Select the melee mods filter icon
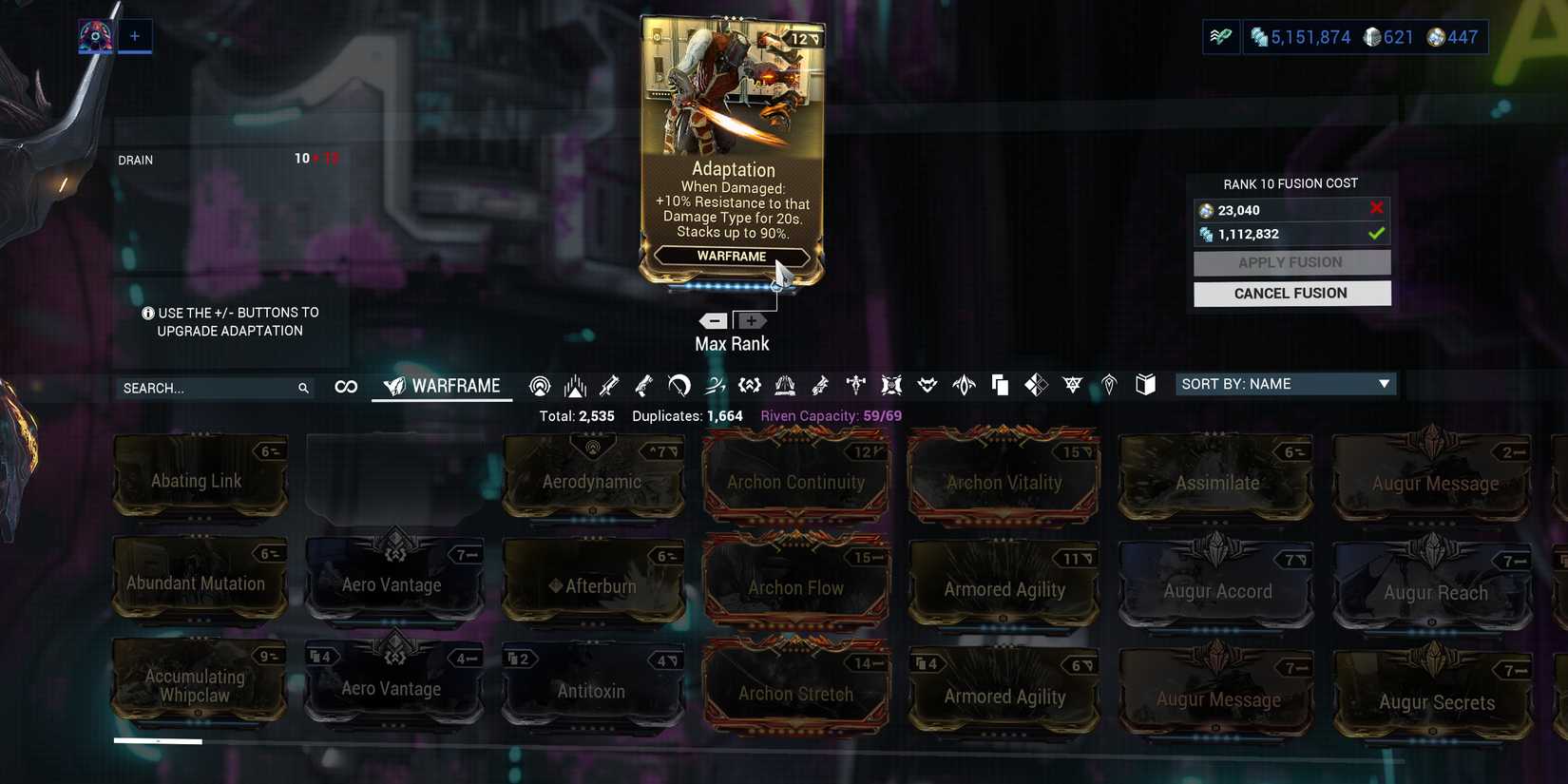 (x=679, y=386)
